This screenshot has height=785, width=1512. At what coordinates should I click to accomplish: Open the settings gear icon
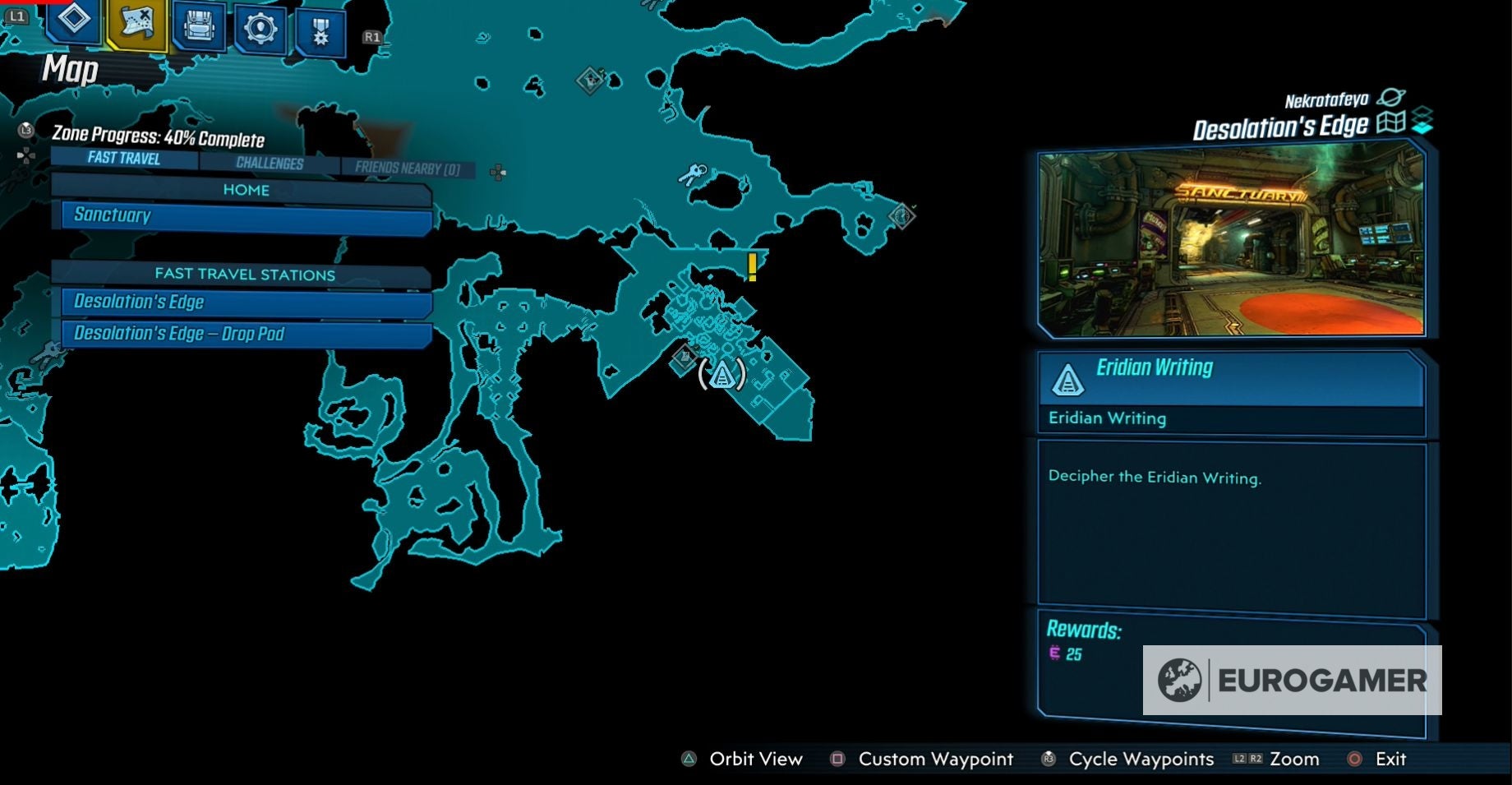[x=260, y=25]
